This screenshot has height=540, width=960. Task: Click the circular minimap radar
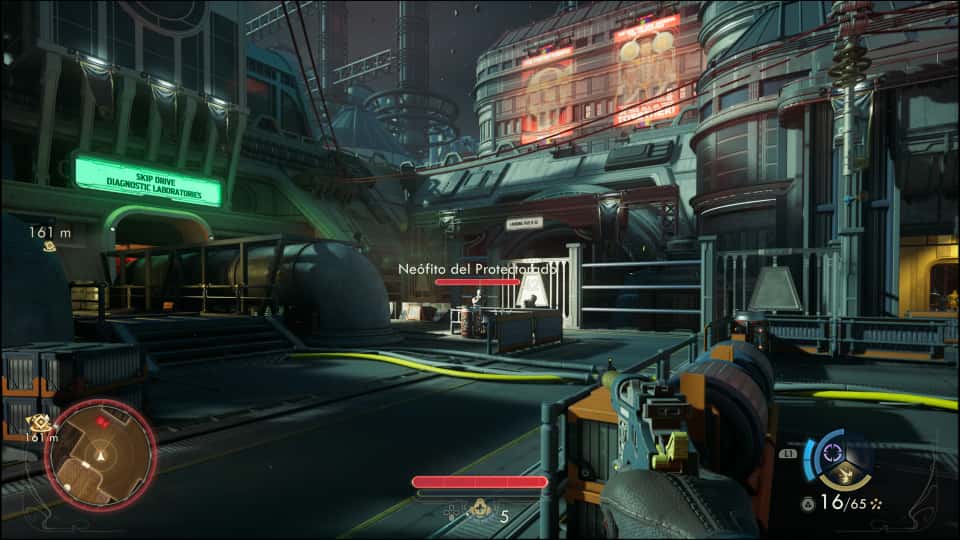[x=100, y=455]
